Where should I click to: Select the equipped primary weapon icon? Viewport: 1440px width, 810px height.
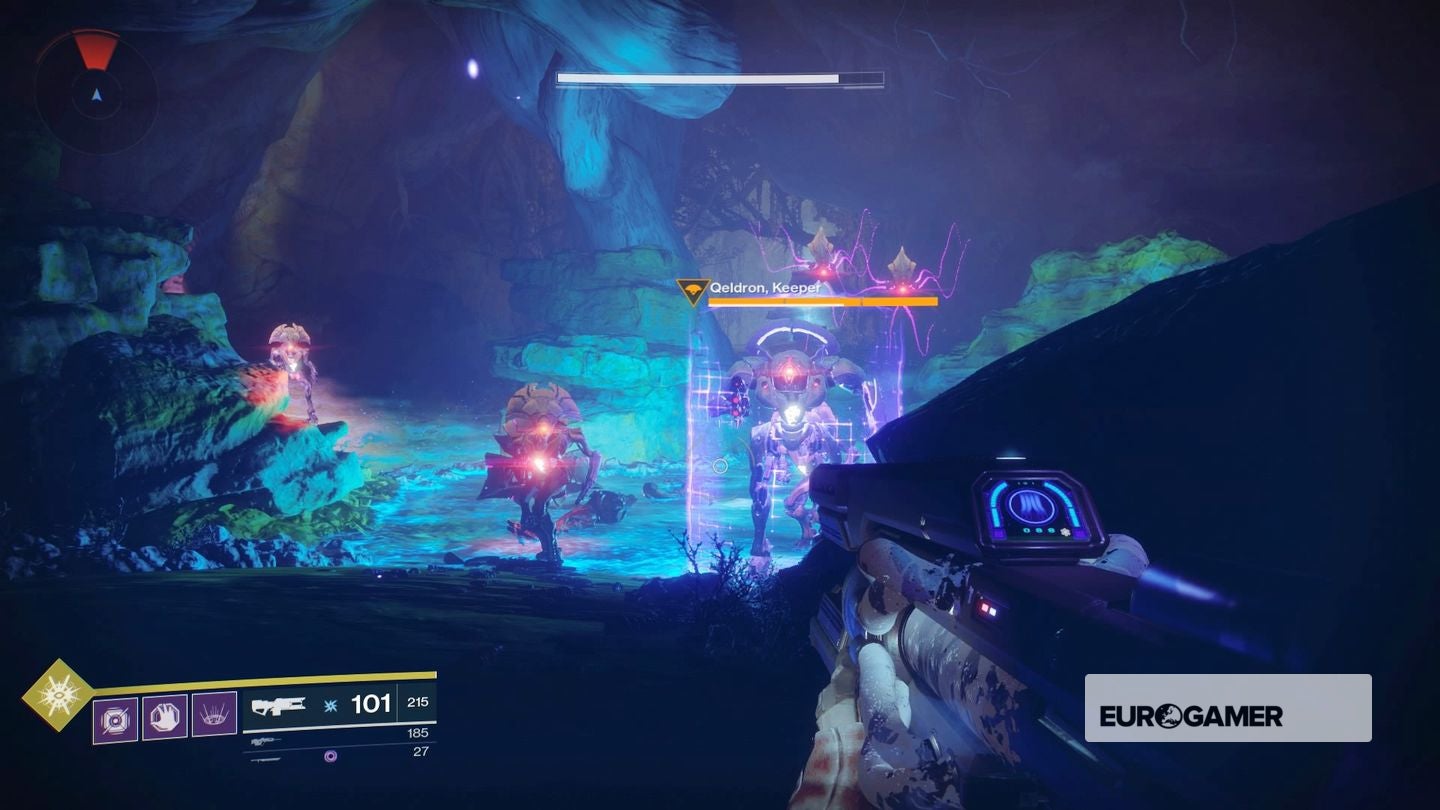279,706
